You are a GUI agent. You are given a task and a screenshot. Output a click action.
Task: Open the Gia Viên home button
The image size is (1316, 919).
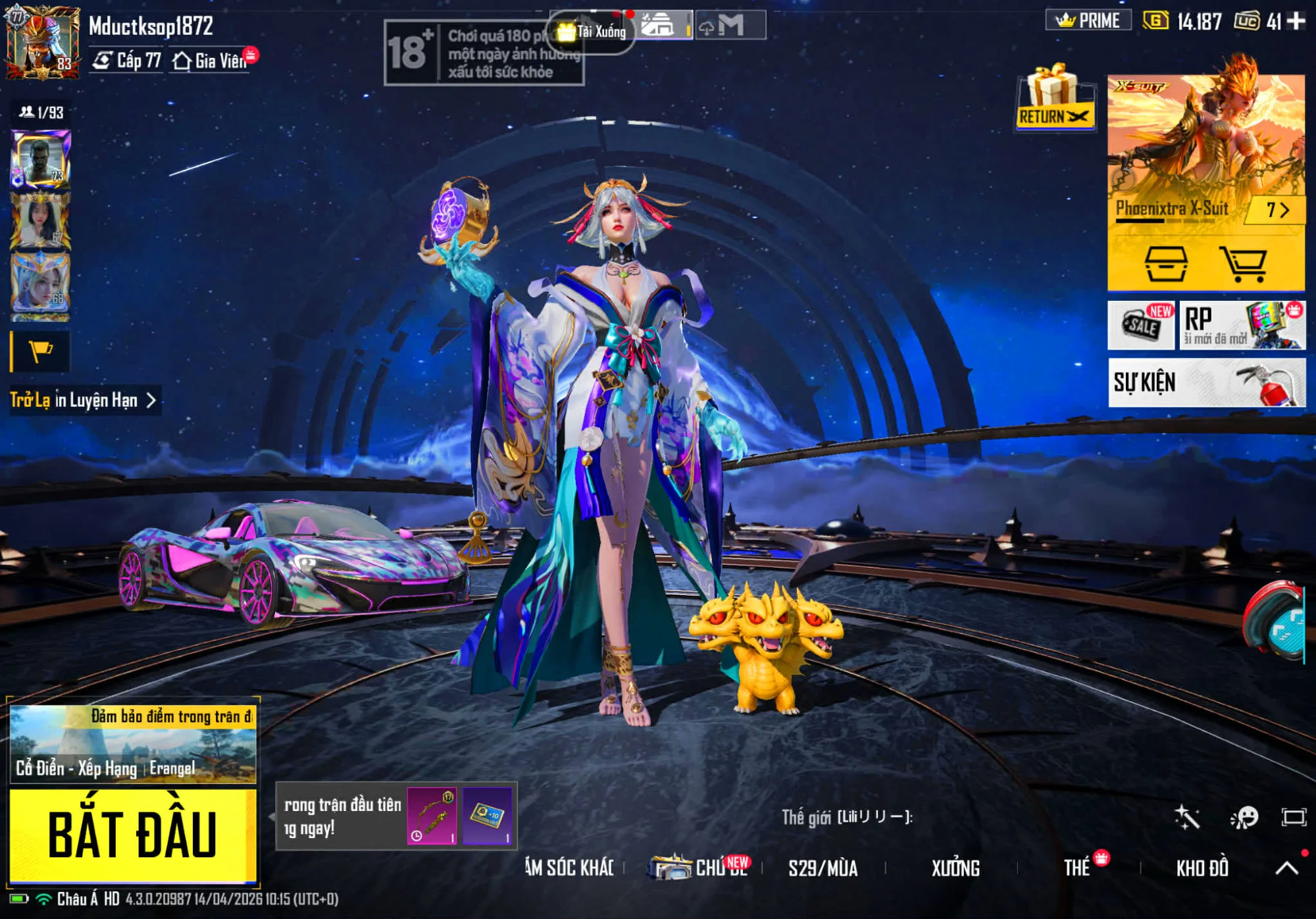coord(209,61)
